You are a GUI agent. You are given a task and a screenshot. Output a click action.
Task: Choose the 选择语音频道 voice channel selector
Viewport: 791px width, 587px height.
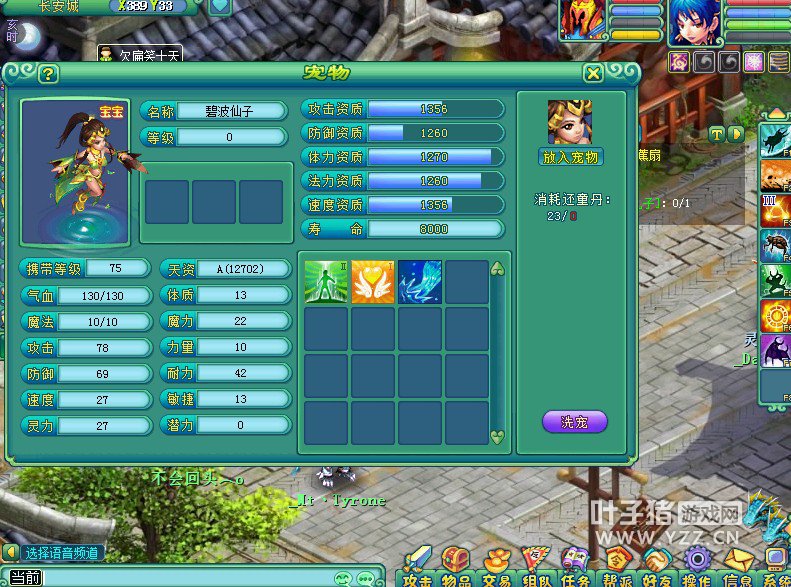(62, 552)
